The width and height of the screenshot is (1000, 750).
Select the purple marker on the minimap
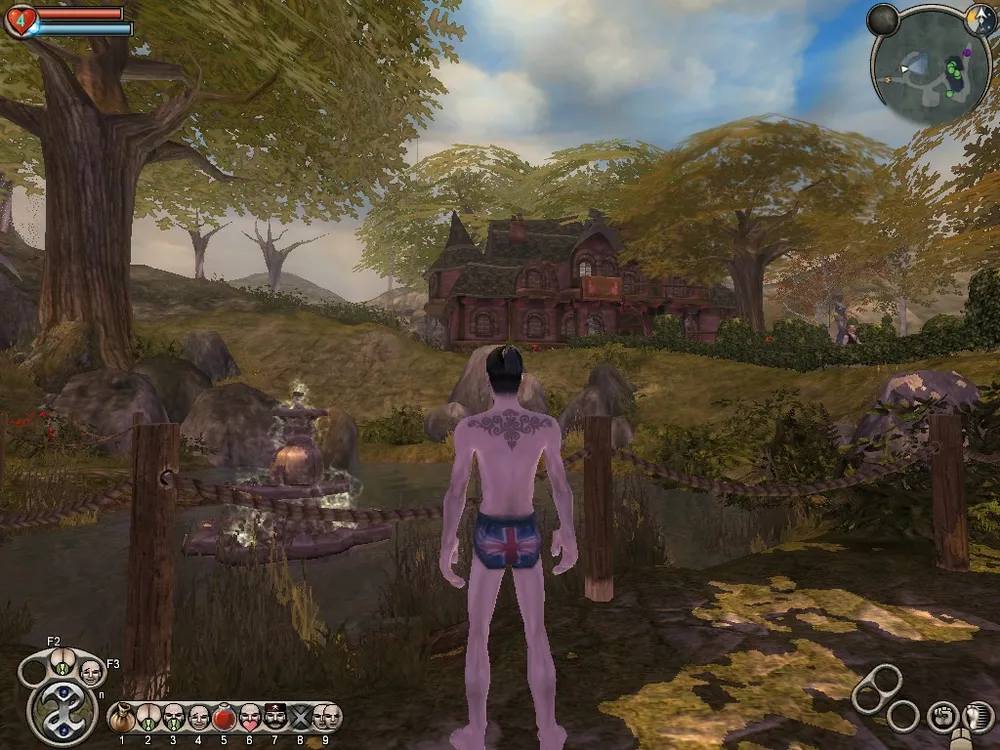(x=965, y=50)
